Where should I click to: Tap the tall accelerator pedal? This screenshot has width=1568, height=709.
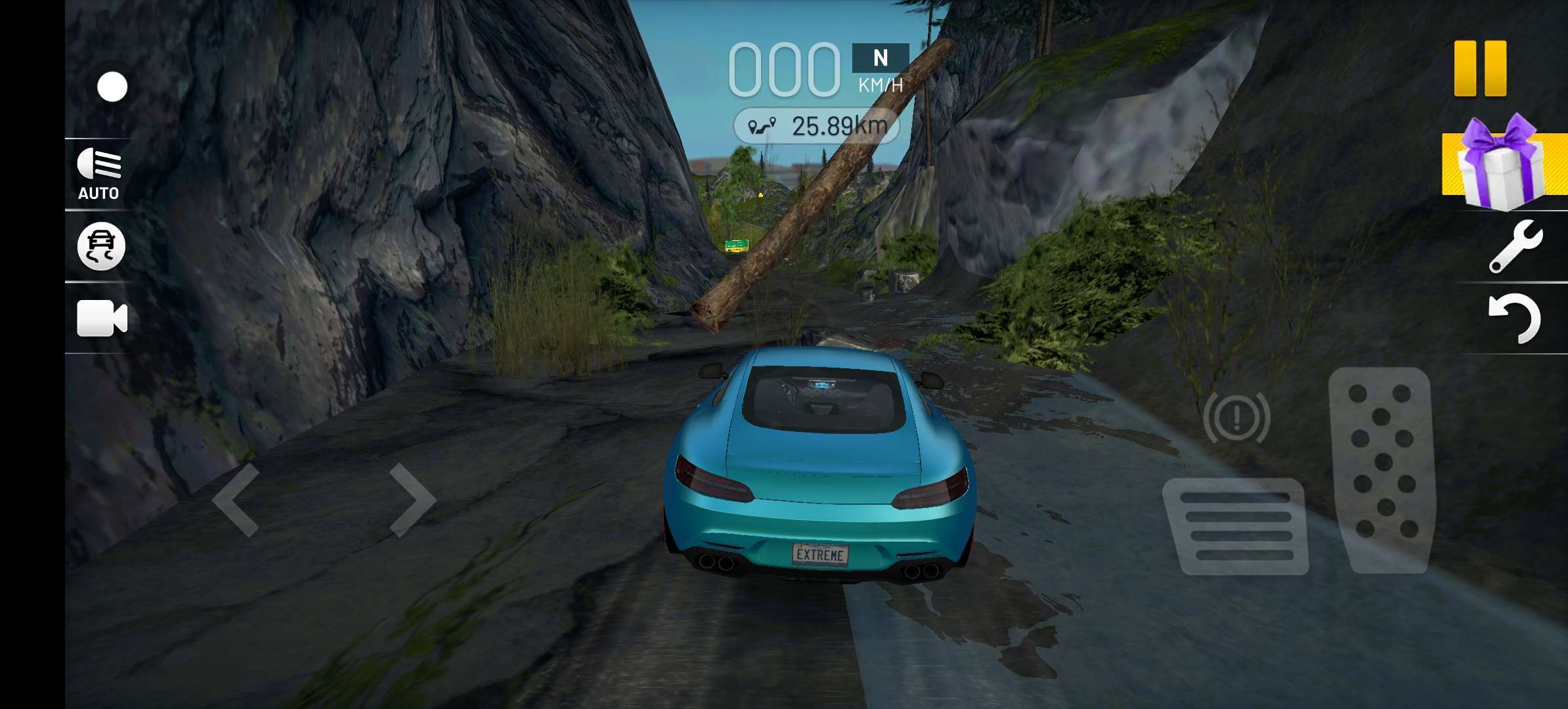1382,469
